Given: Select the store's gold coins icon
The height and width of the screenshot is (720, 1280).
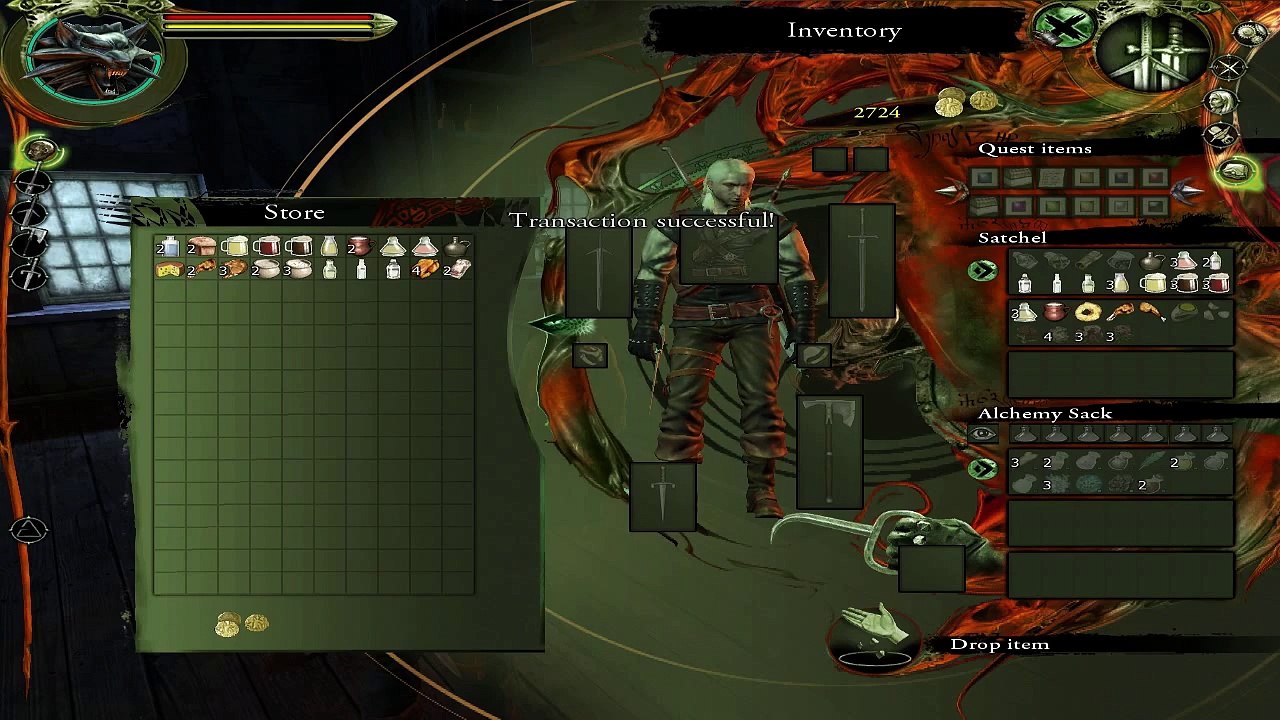Looking at the screenshot, I should pyautogui.click(x=242, y=624).
